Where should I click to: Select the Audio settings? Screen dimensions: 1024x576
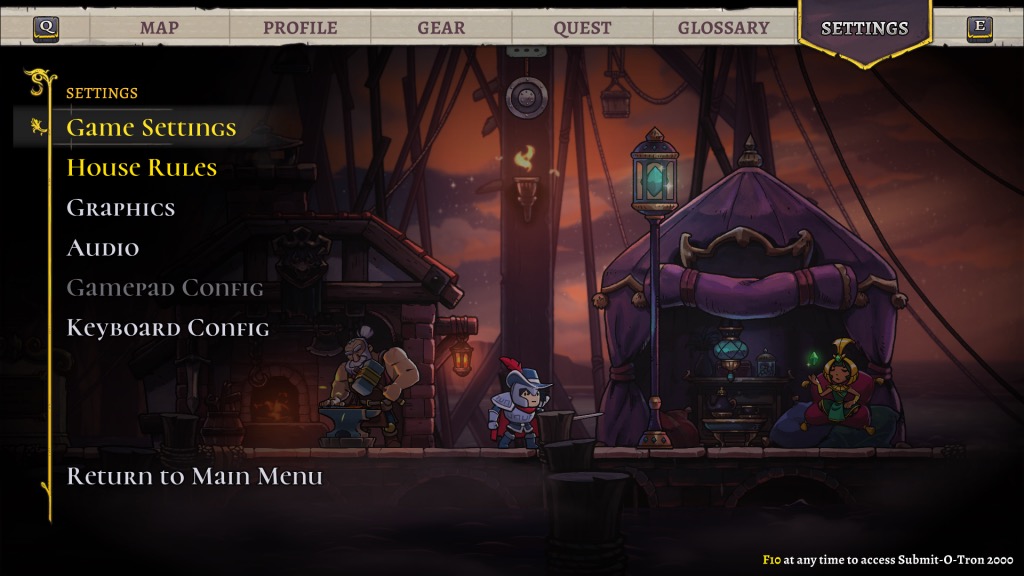coord(102,248)
